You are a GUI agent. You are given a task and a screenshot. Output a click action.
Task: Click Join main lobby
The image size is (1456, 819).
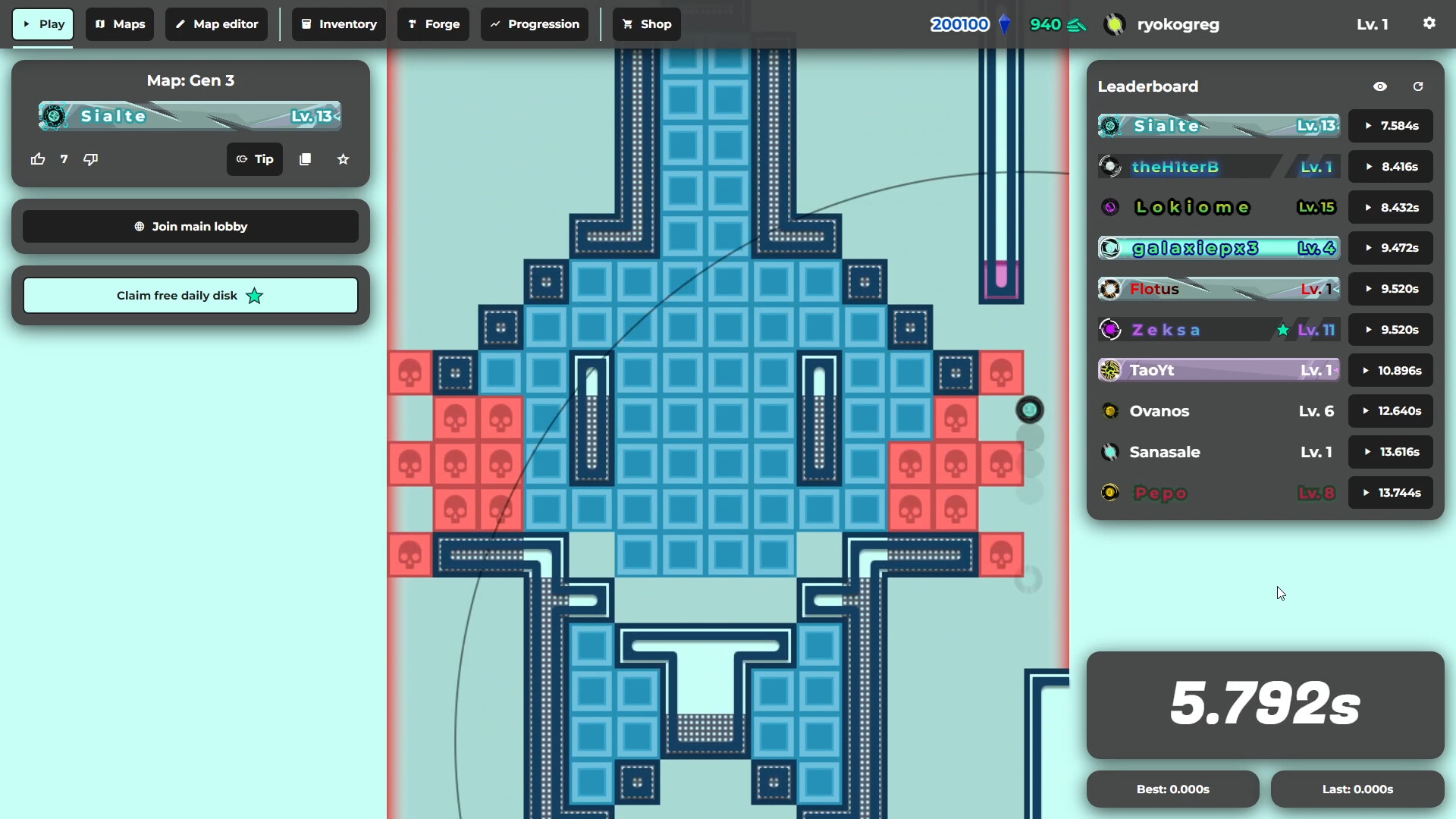(190, 226)
